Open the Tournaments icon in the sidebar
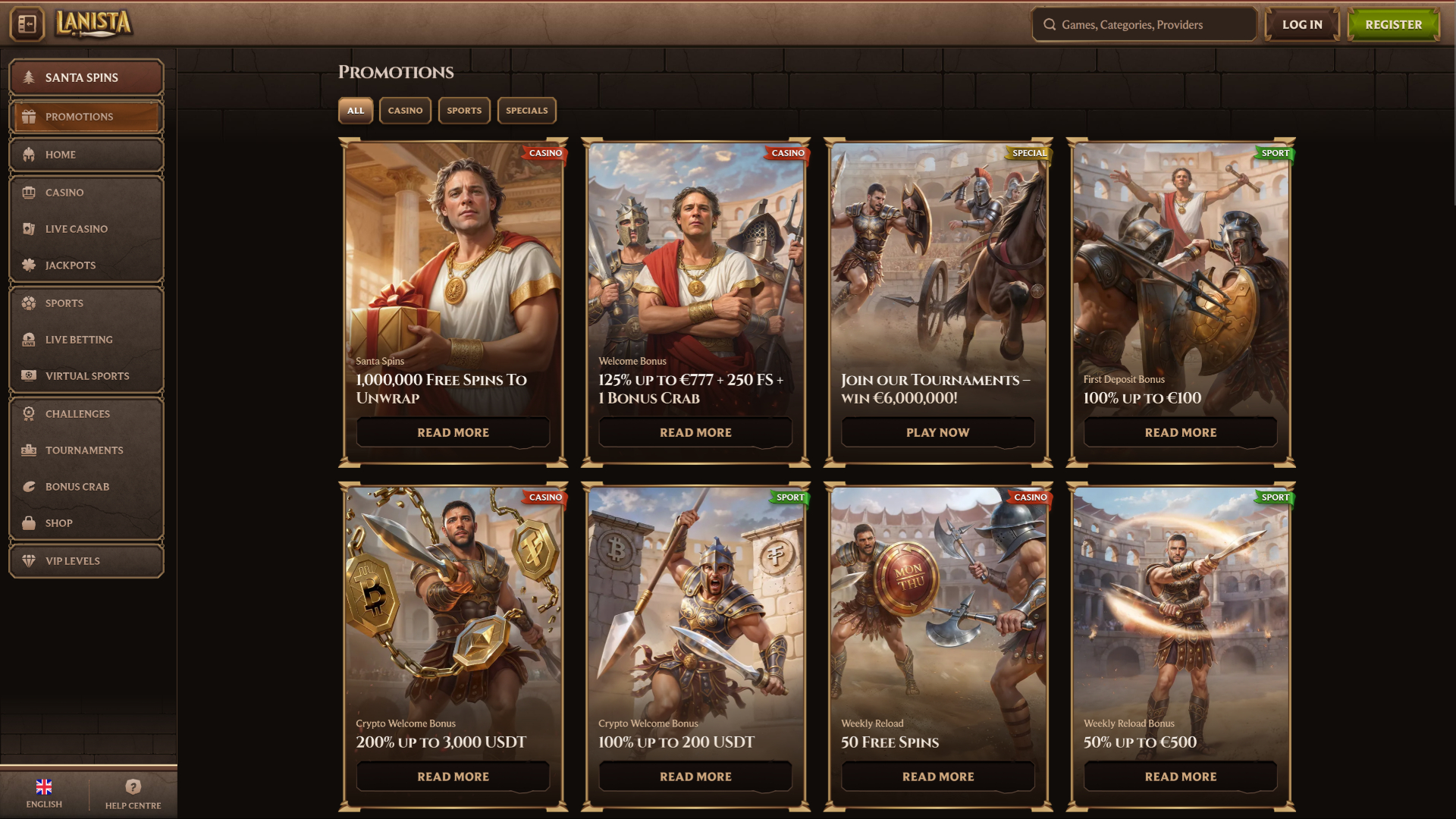1456x819 pixels. (x=28, y=450)
